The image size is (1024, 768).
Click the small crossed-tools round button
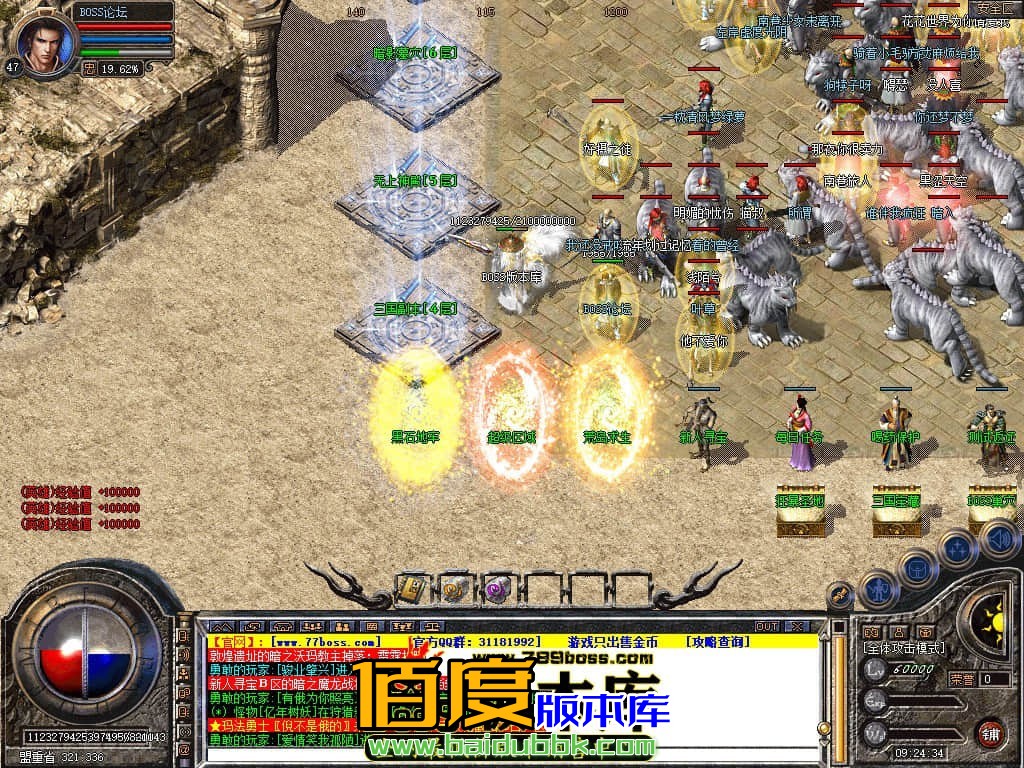840,595
